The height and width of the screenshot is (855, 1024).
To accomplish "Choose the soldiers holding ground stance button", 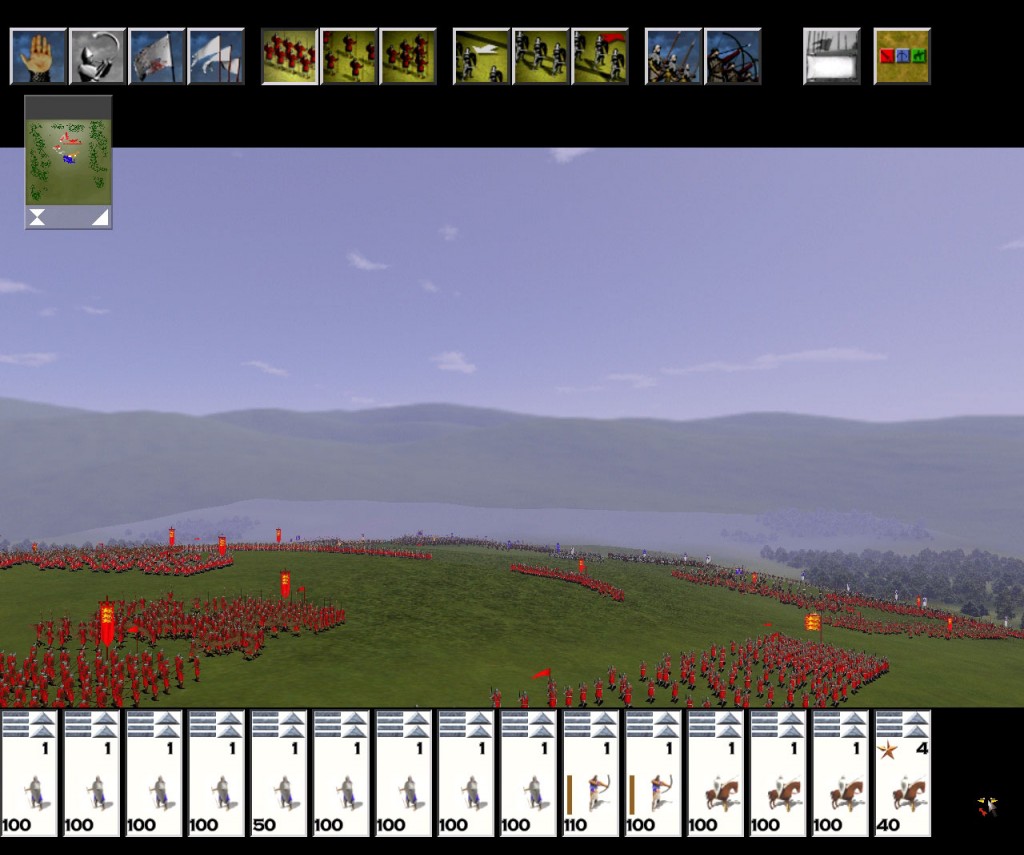I will point(541,56).
